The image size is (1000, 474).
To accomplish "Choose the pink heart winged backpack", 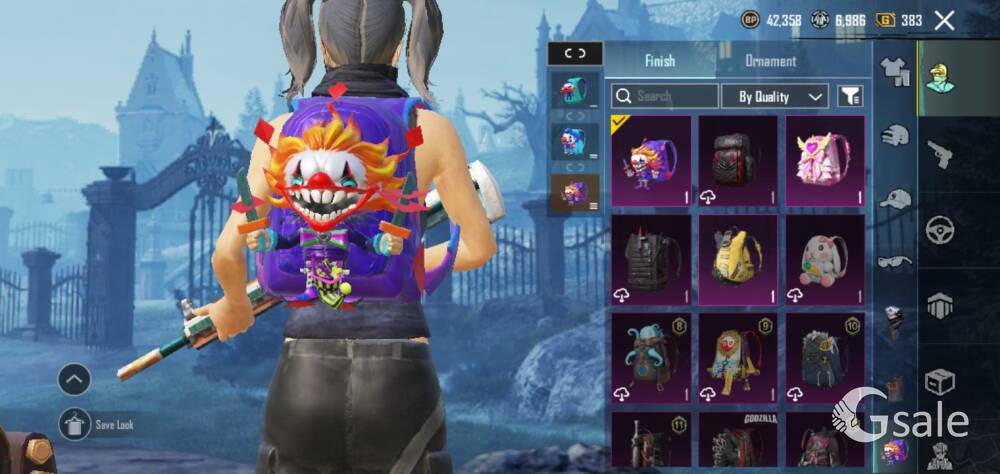I will coord(825,160).
